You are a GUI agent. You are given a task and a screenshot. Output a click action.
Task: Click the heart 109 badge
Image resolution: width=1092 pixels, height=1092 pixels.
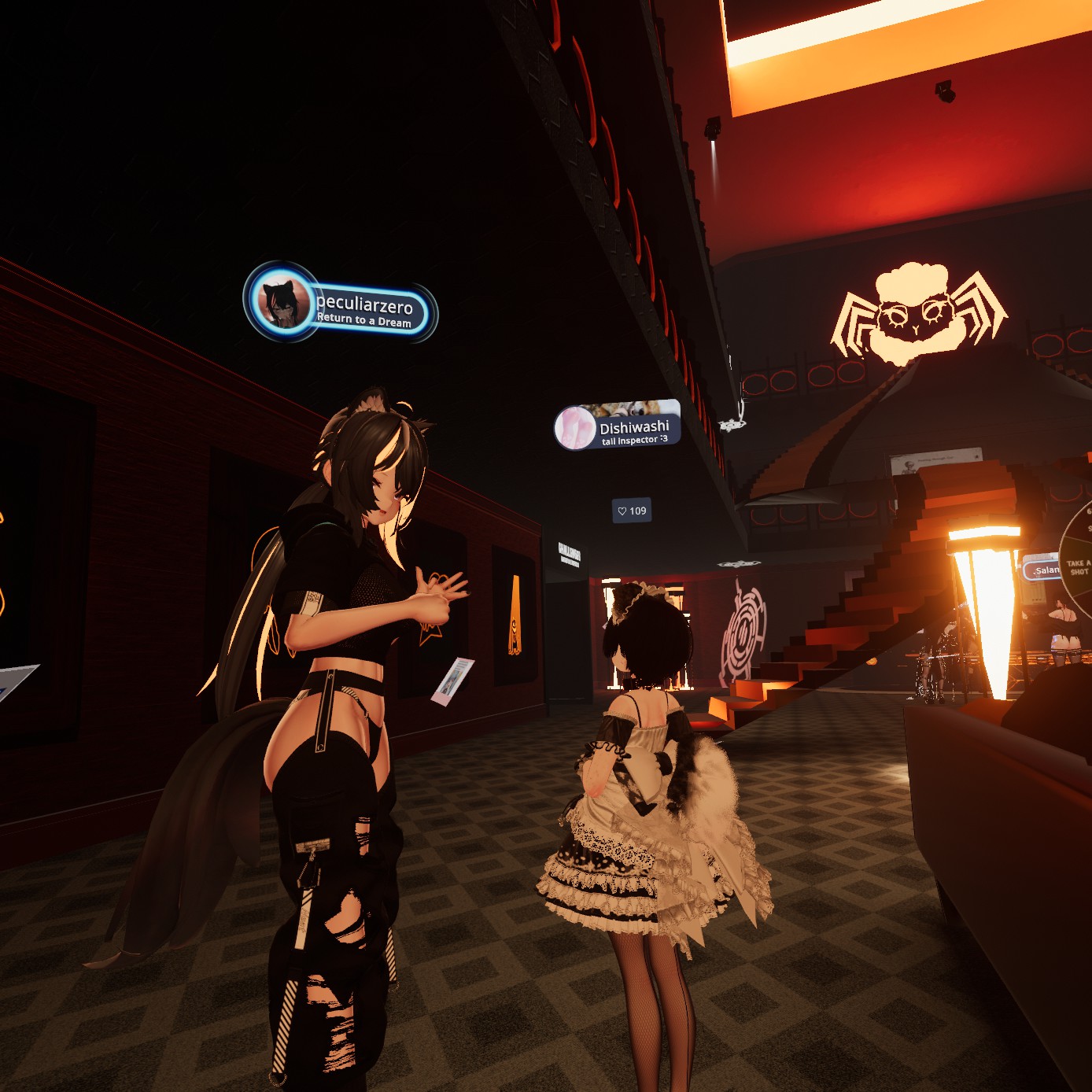(x=632, y=511)
